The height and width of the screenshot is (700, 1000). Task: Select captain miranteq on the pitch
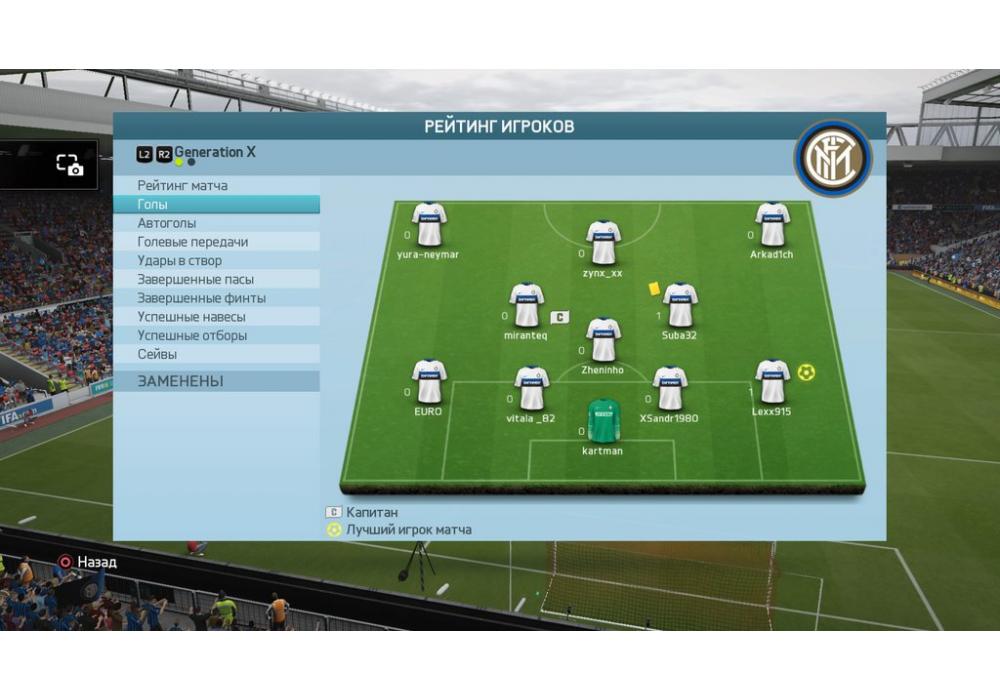coord(526,306)
